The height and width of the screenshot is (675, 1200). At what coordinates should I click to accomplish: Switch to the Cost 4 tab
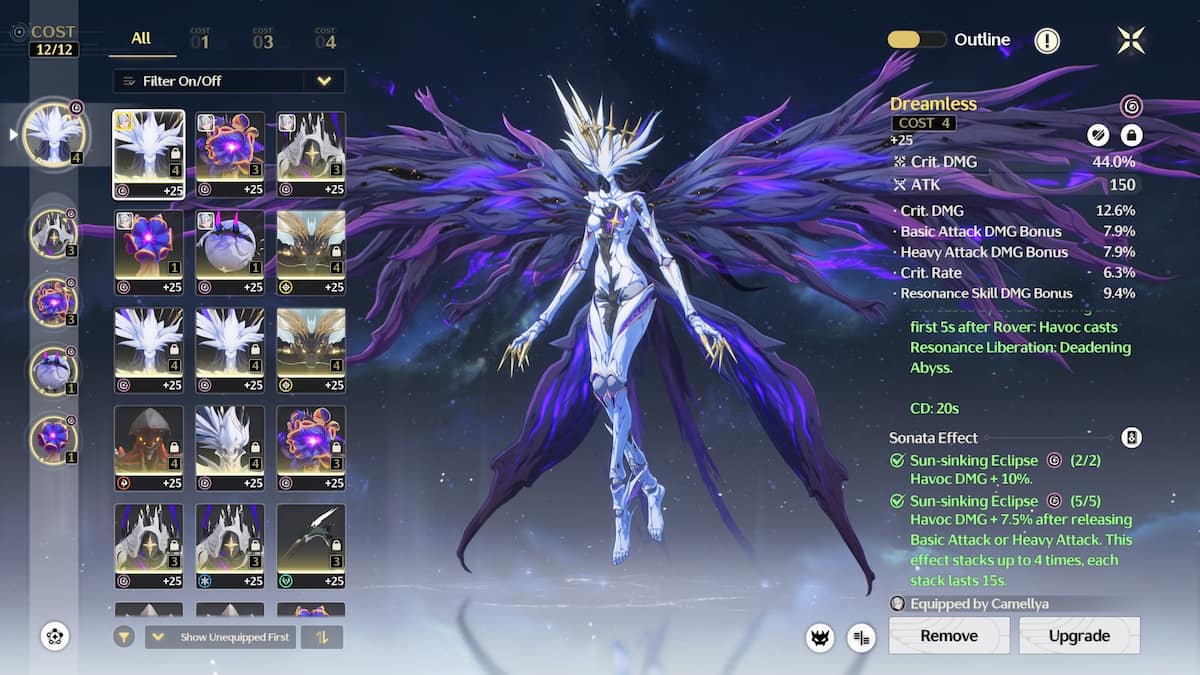click(325, 40)
